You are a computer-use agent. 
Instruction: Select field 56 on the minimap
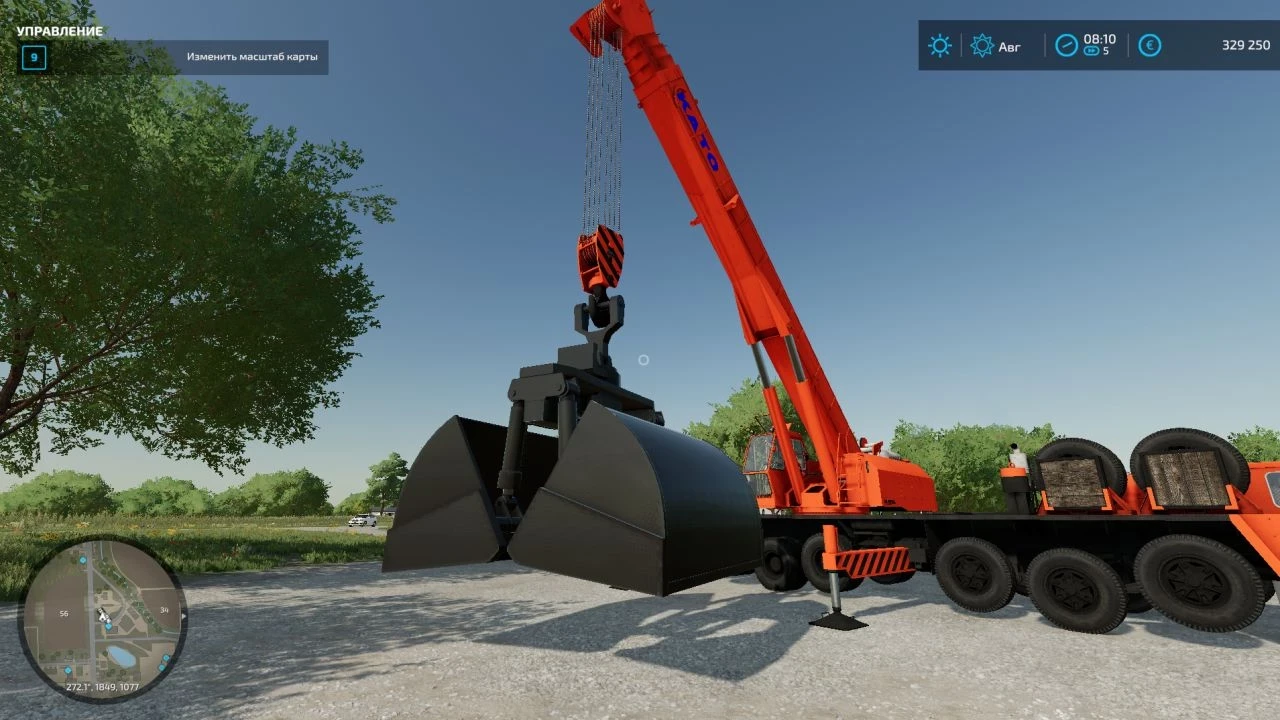click(x=64, y=613)
